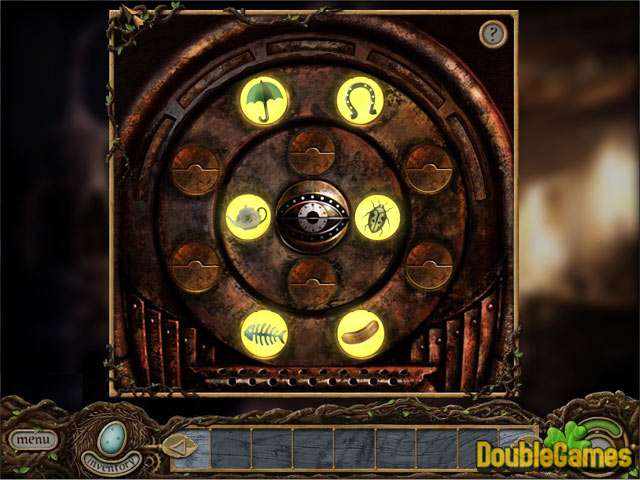
Task: Select the teapot symbol
Action: (x=248, y=216)
